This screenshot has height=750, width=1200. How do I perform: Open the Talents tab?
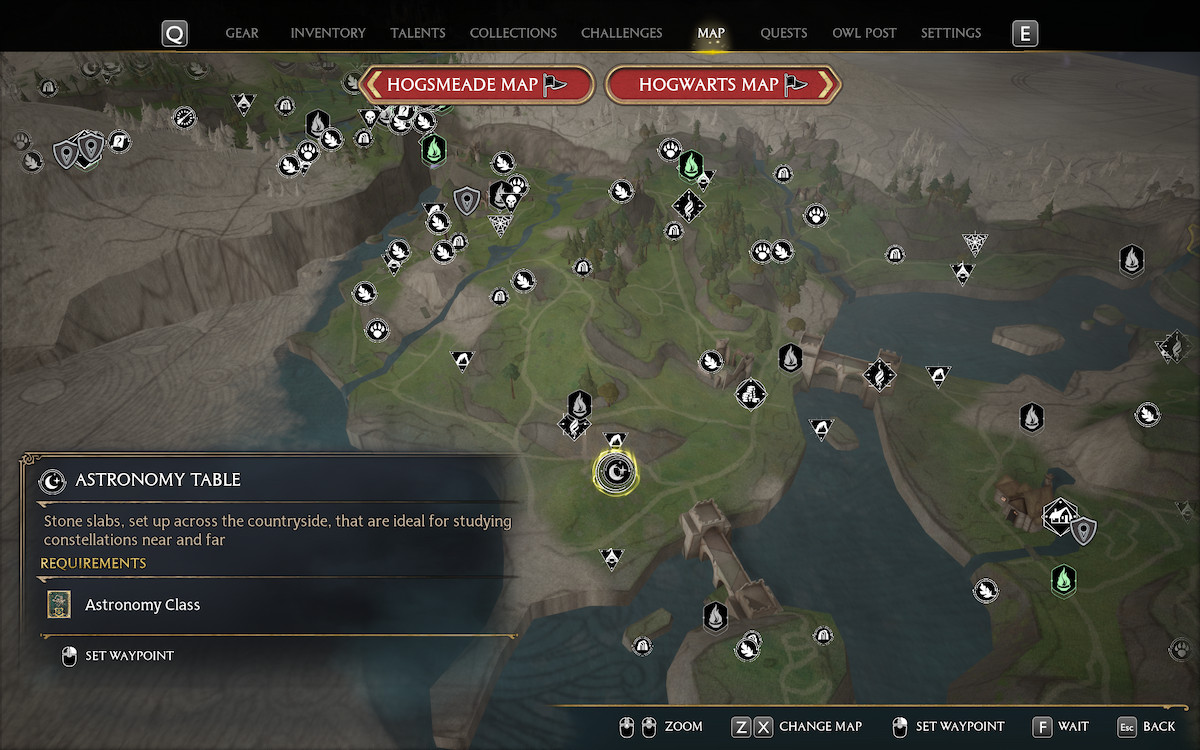coord(418,33)
